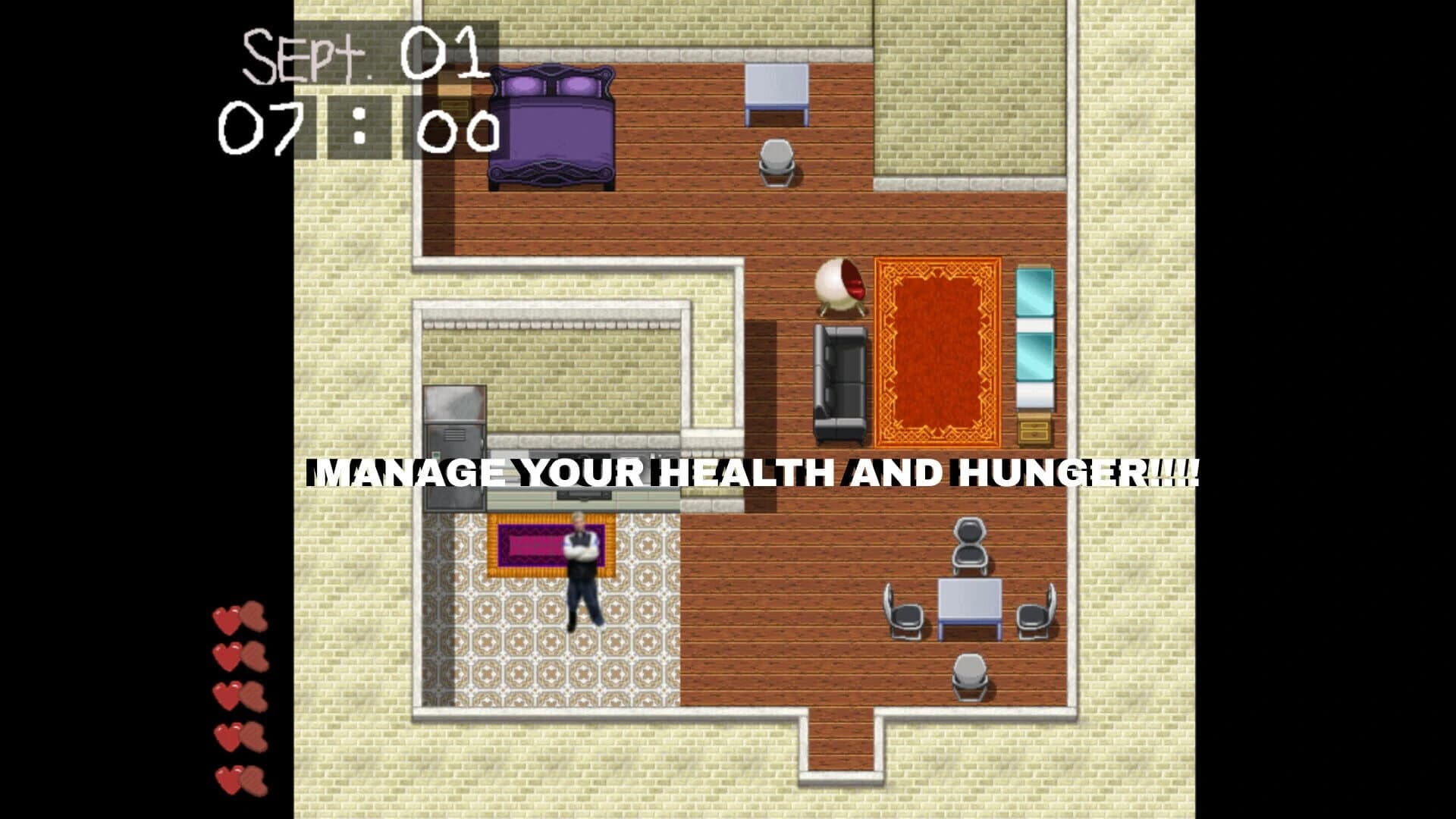The image size is (1456, 819).
Task: Click the 00 minutes field on the clock
Action: click(x=455, y=129)
